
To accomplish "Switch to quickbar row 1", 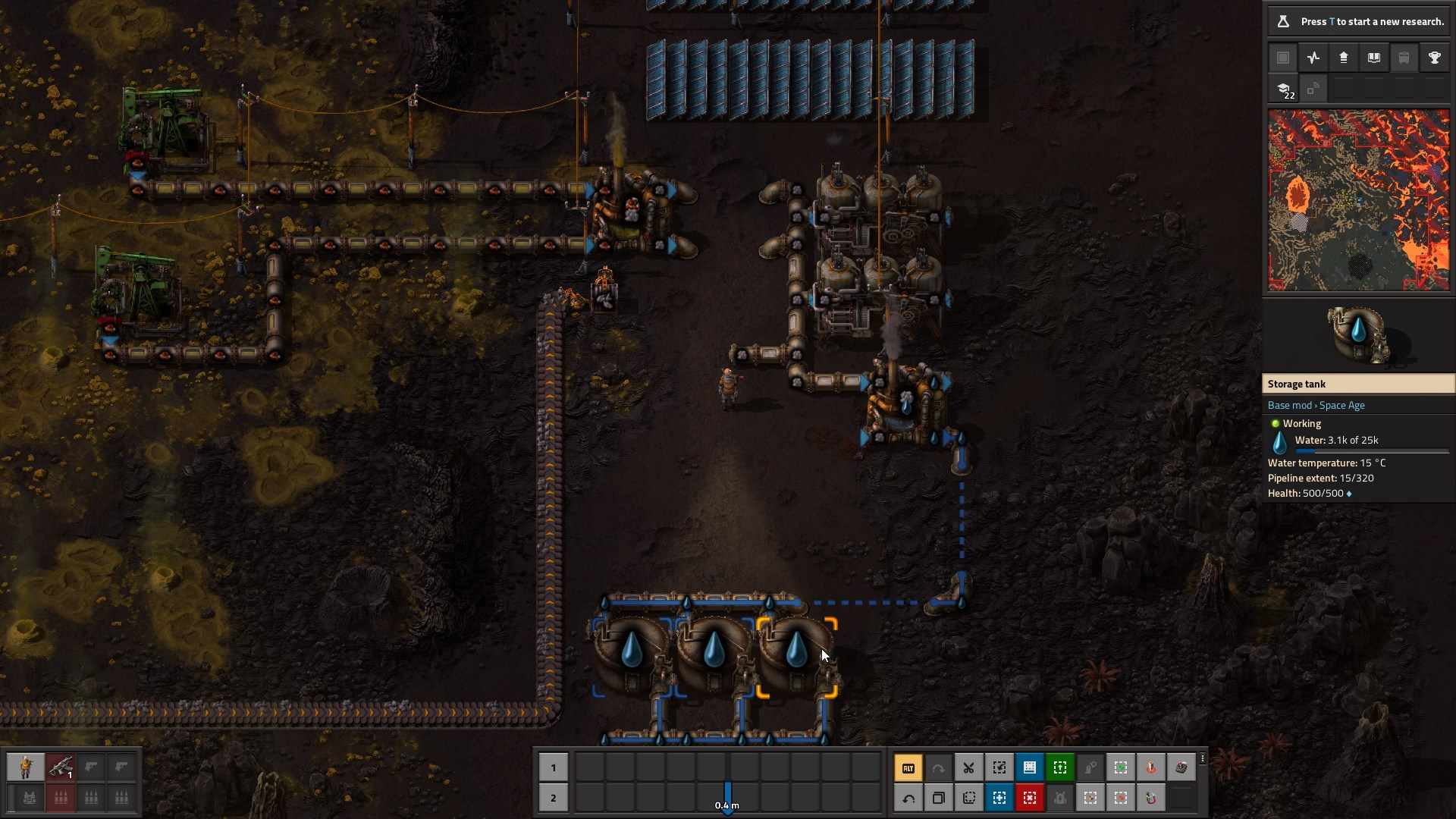I will pos(554,767).
